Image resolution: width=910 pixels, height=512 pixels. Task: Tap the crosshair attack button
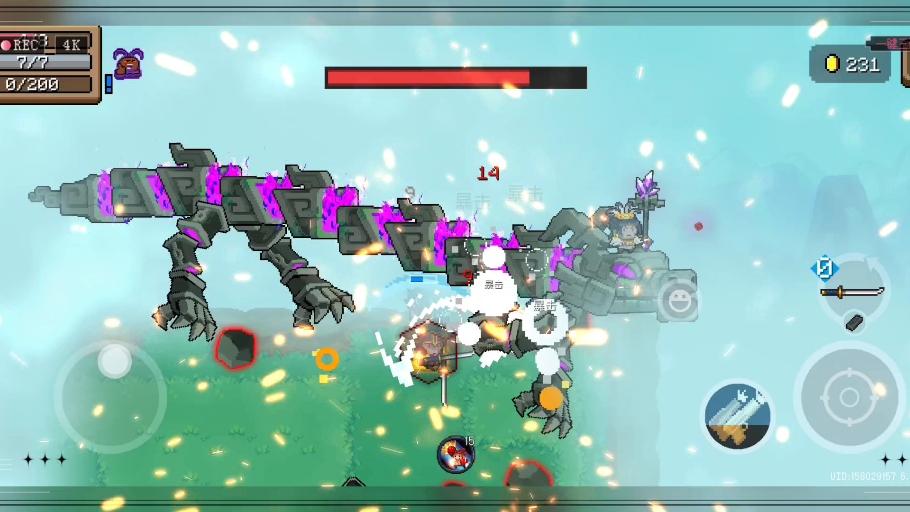click(849, 397)
